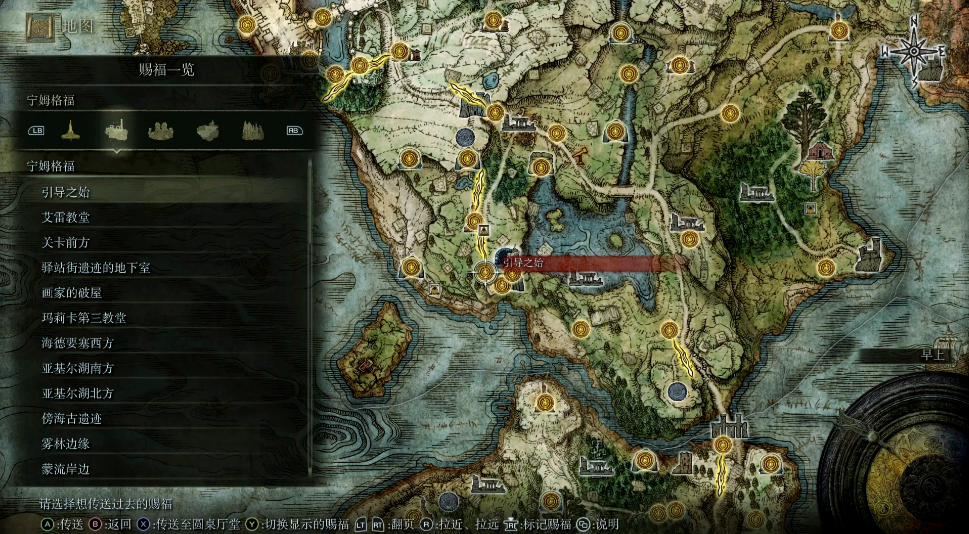This screenshot has height=534, width=969.
Task: Choose the 画家的破屋 list entry
Action: [x=160, y=292]
